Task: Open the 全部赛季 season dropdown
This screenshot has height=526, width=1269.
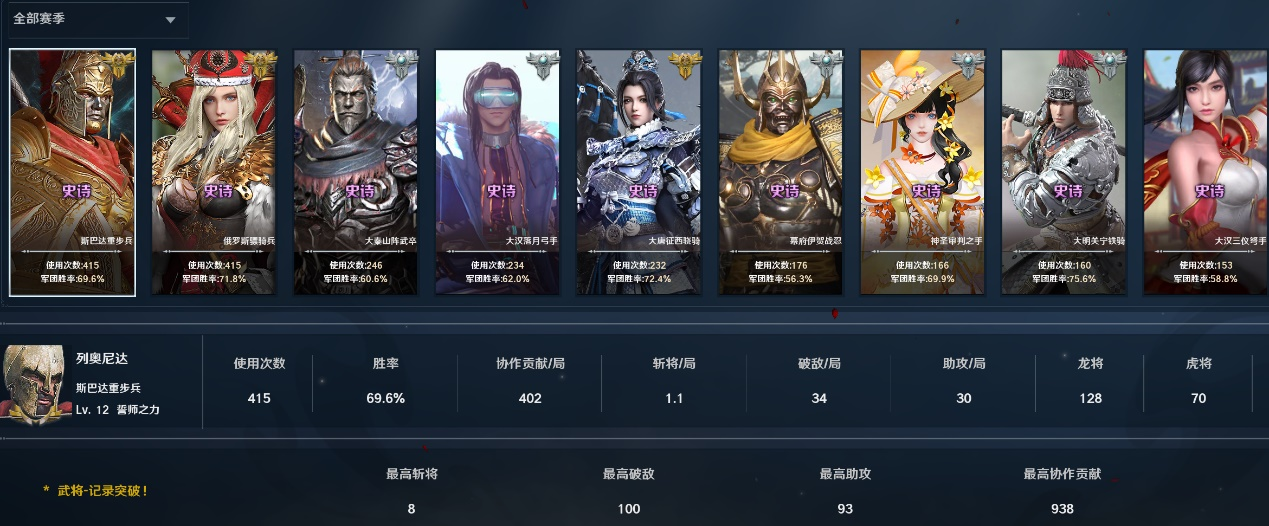Action: pyautogui.click(x=95, y=20)
